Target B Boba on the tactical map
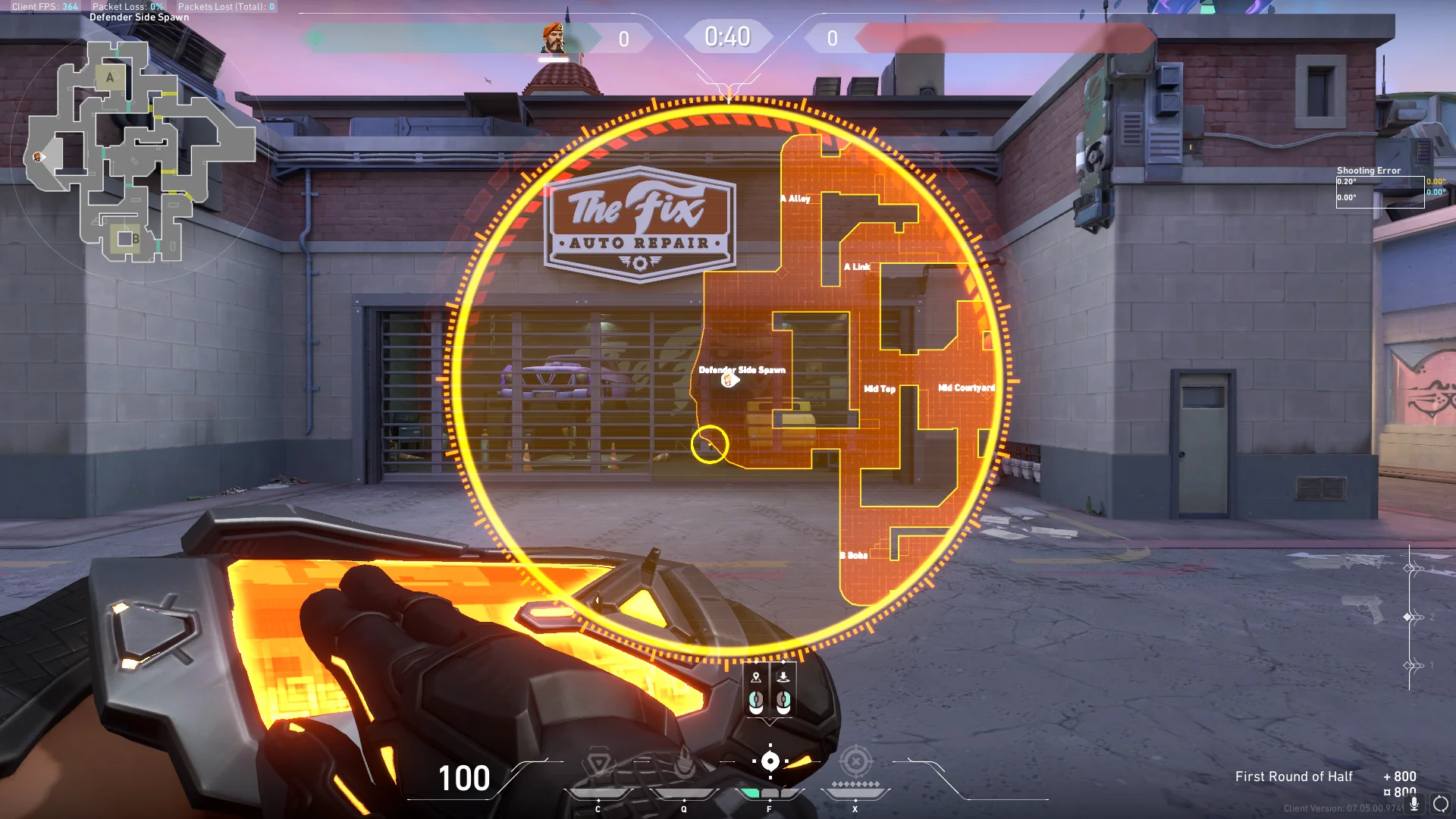This screenshot has height=819, width=1456. [x=855, y=556]
